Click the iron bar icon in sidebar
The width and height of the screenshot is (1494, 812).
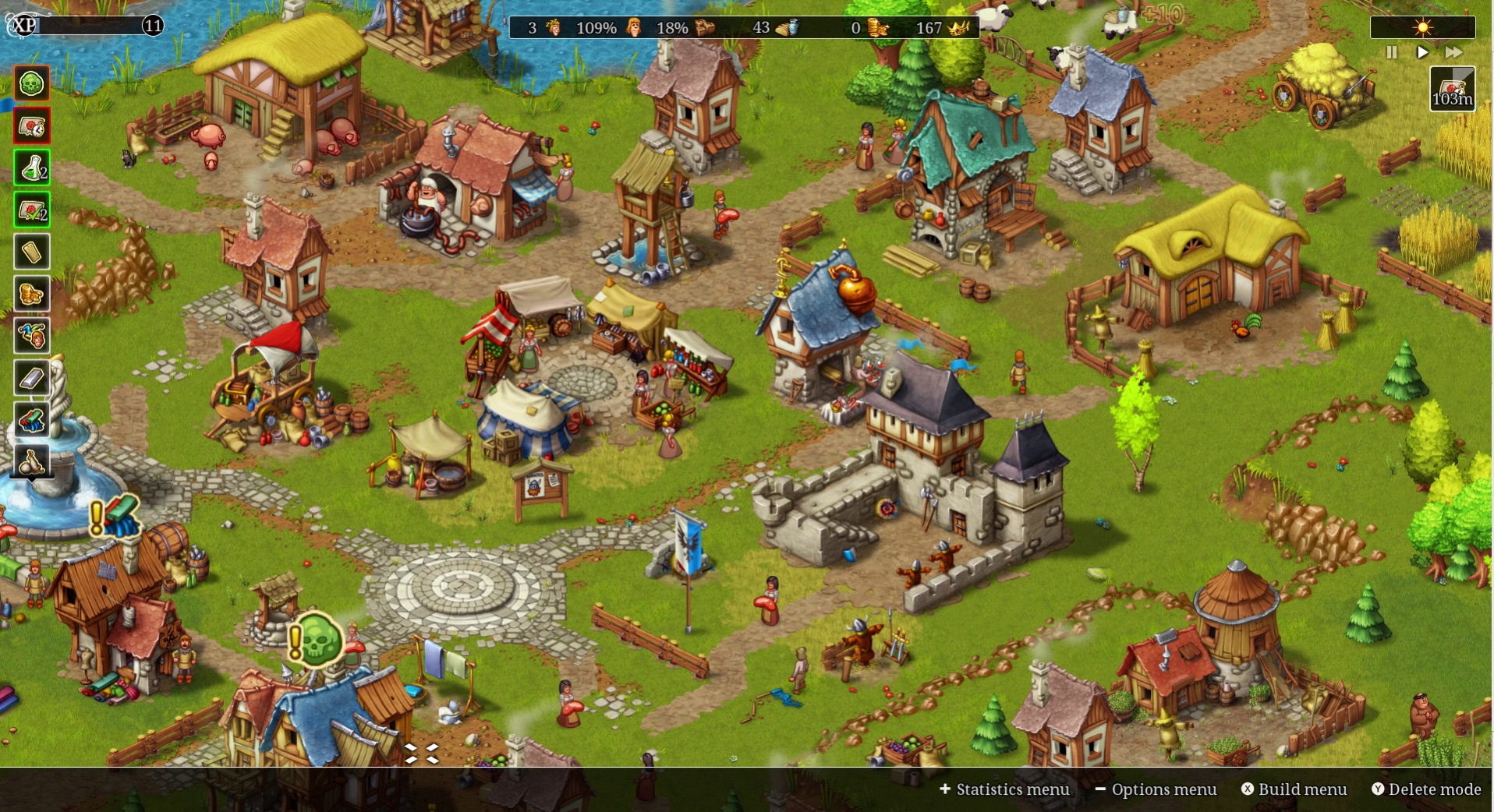tap(31, 378)
